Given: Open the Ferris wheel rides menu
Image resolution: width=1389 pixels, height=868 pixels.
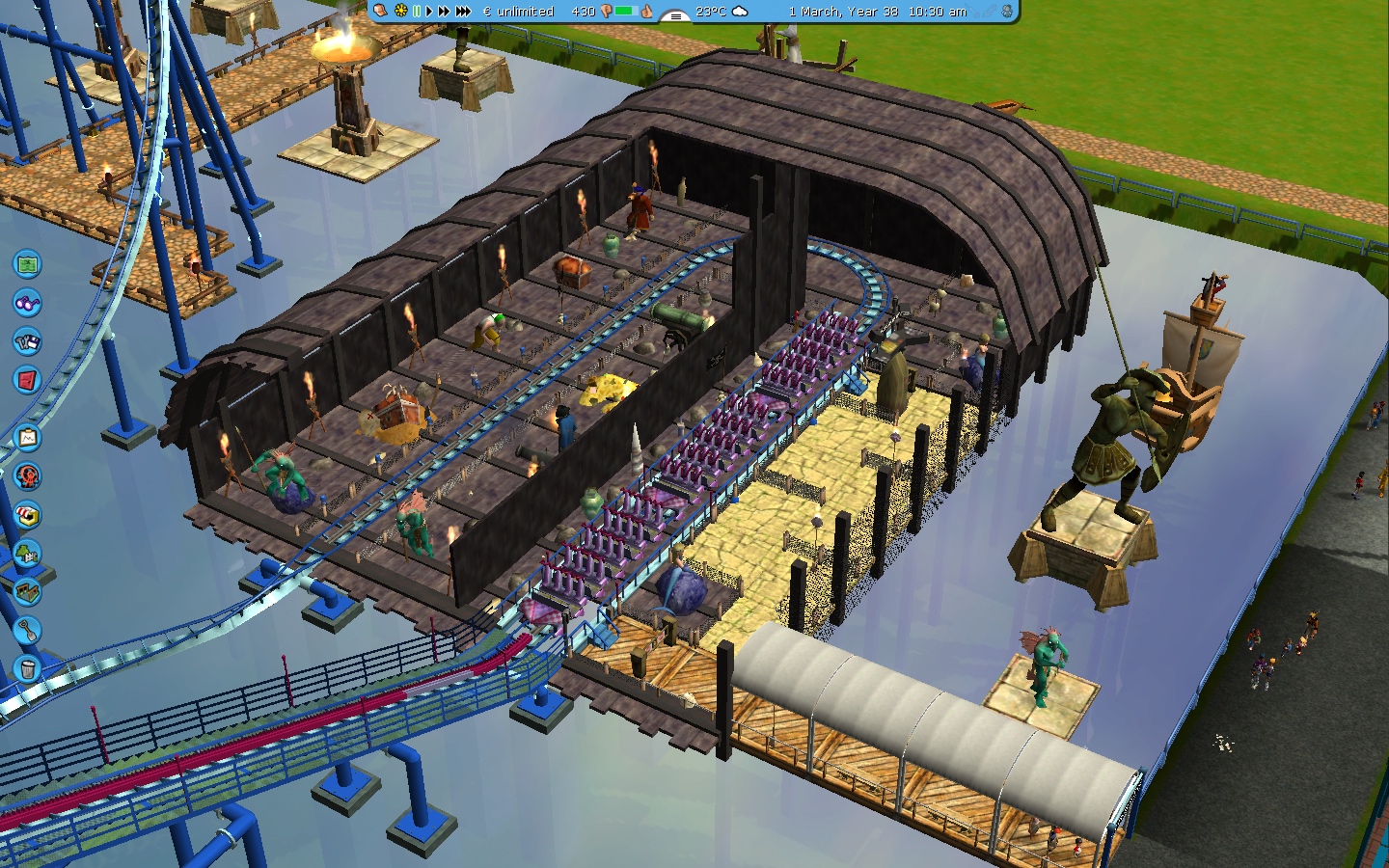Looking at the screenshot, I should [27, 475].
